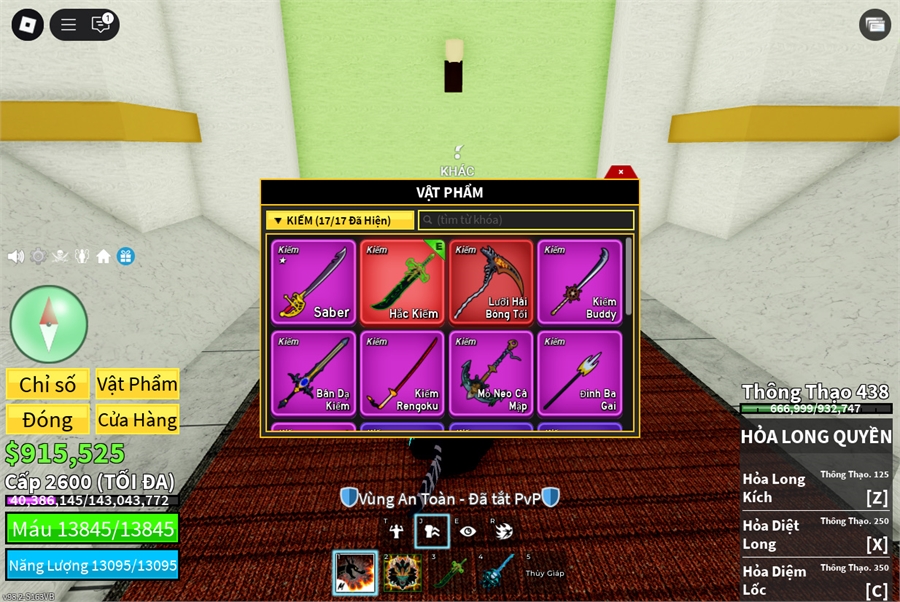
Task: Close the Vật Phẩm inventory window
Action: (621, 172)
